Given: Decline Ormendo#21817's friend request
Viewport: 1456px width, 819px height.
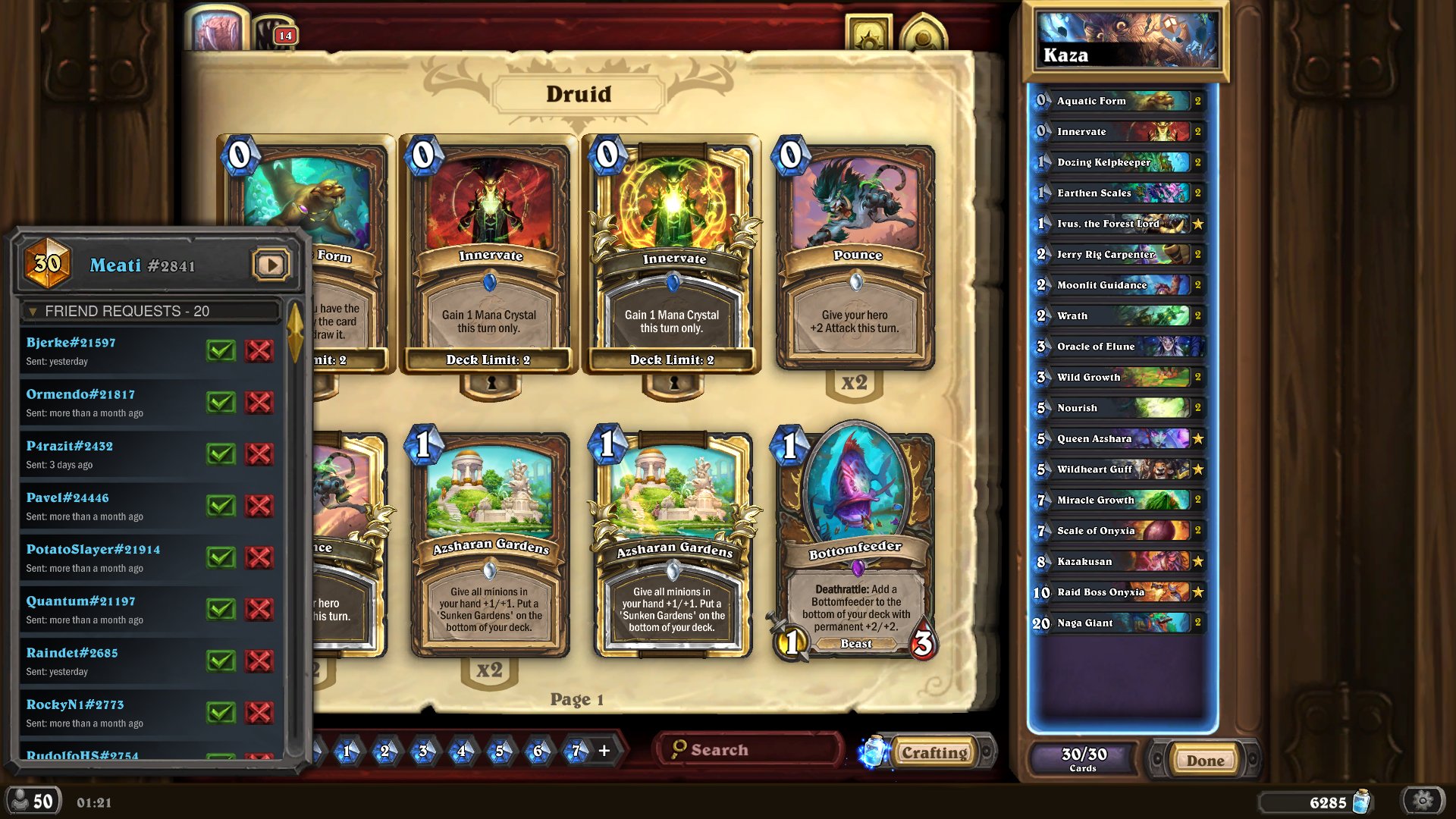Looking at the screenshot, I should pos(259,402).
